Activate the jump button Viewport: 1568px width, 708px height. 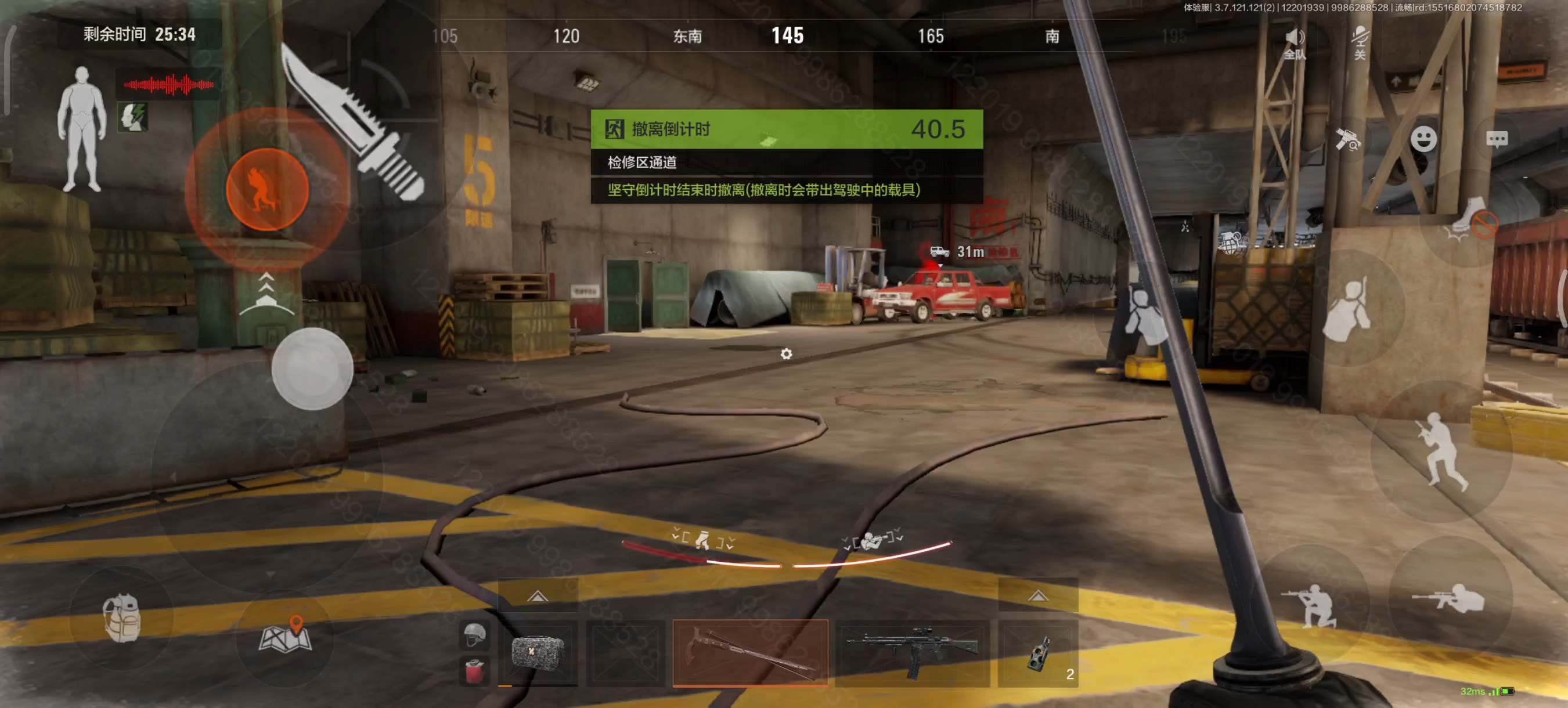[x=1441, y=451]
